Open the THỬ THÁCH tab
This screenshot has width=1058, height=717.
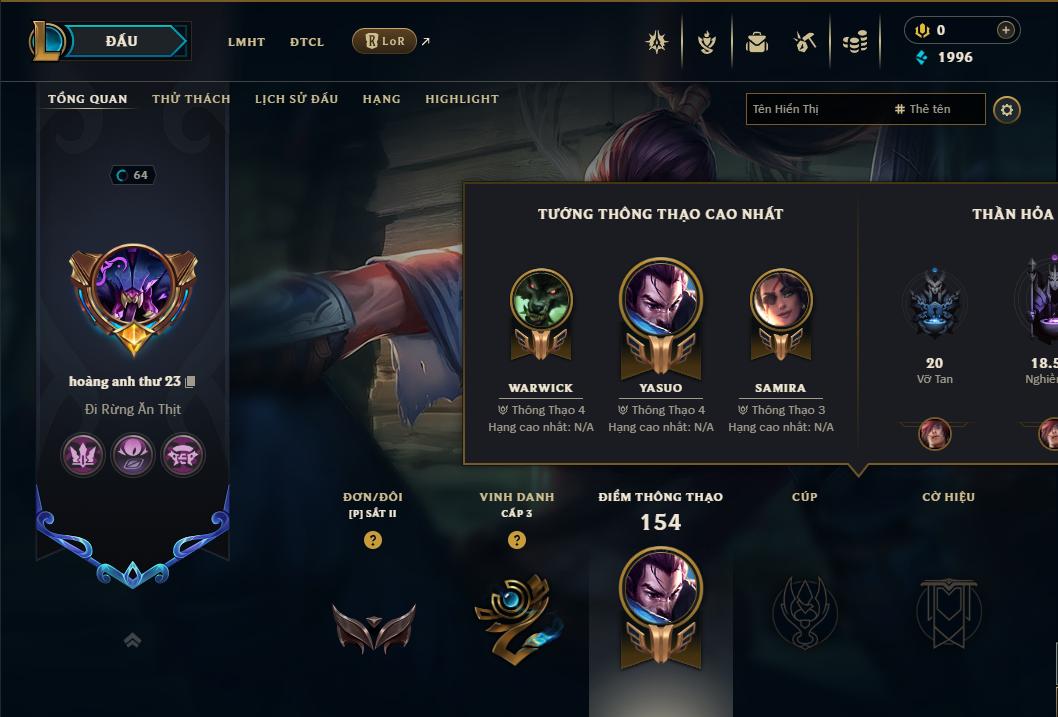(x=191, y=99)
